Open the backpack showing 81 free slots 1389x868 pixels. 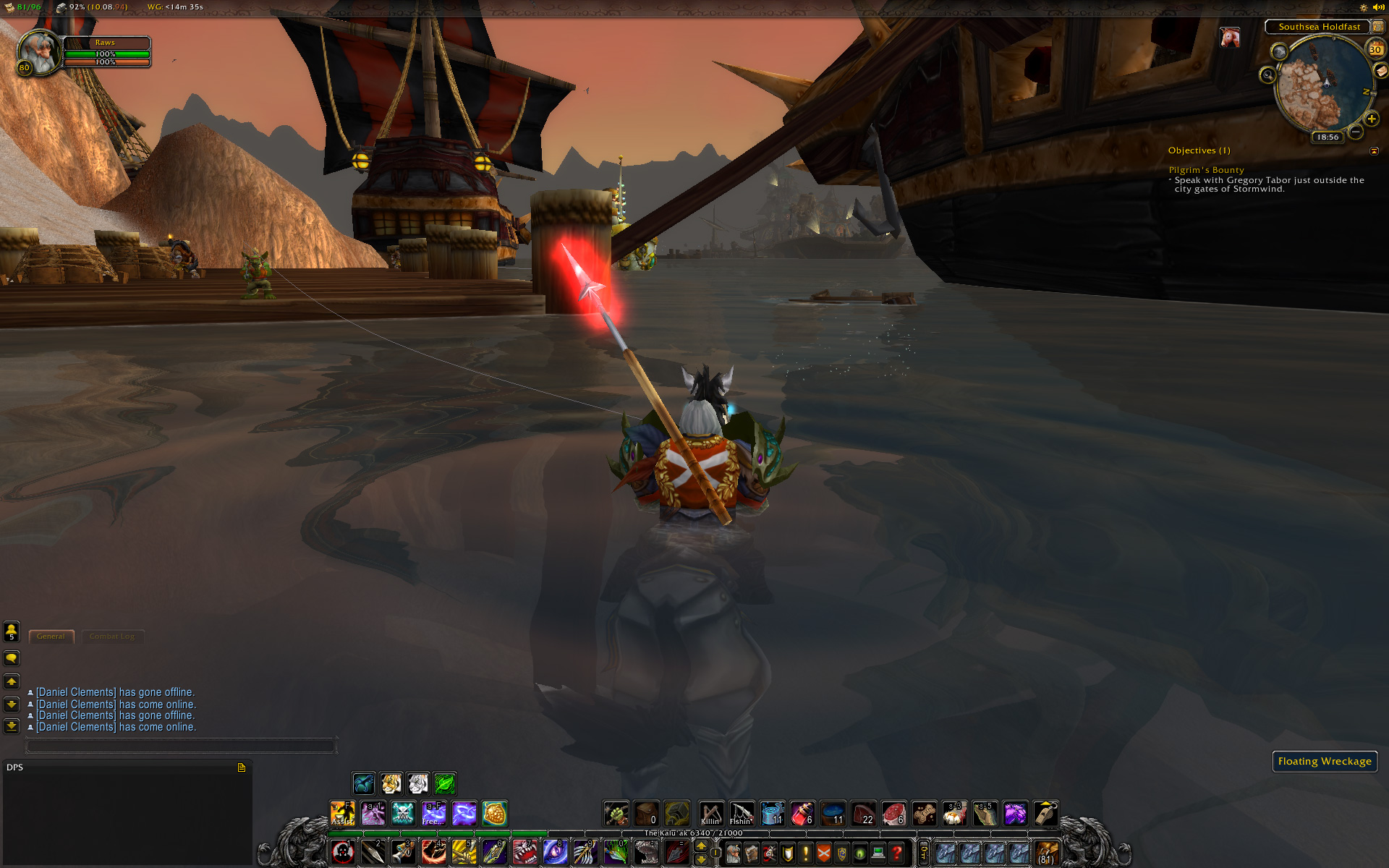click(x=1047, y=854)
